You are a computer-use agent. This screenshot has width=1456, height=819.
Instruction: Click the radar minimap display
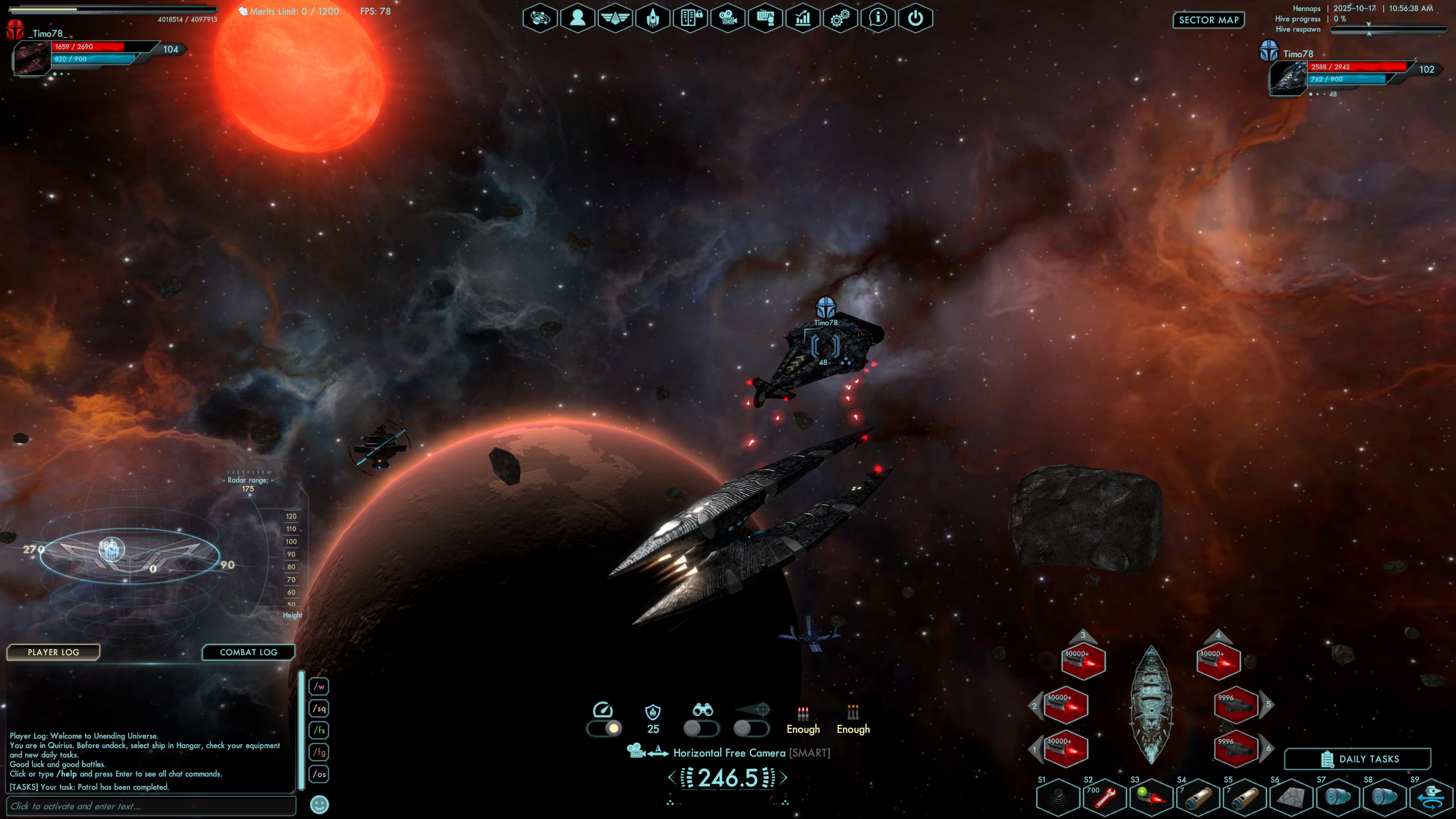click(130, 555)
